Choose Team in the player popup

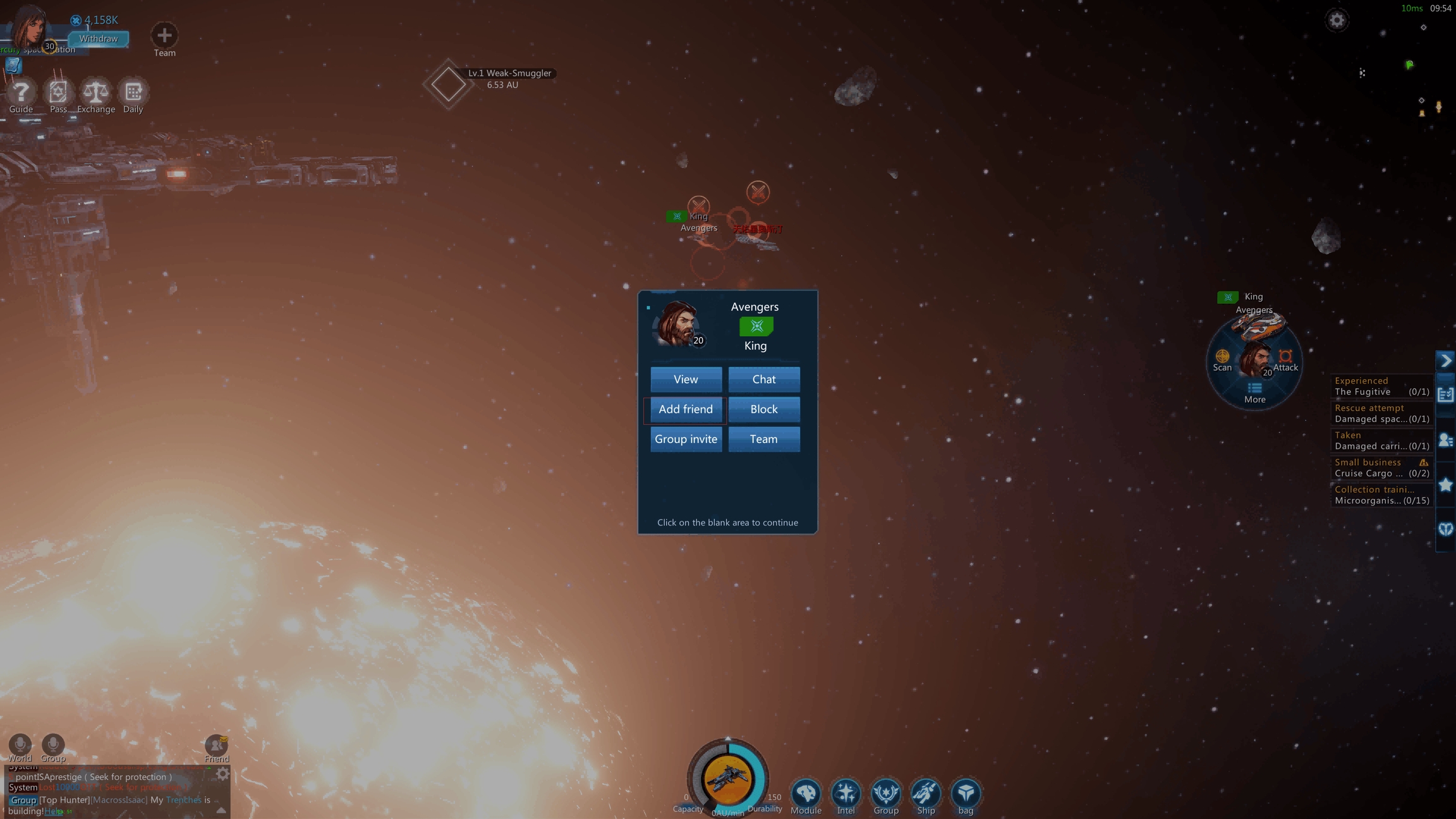tap(763, 439)
